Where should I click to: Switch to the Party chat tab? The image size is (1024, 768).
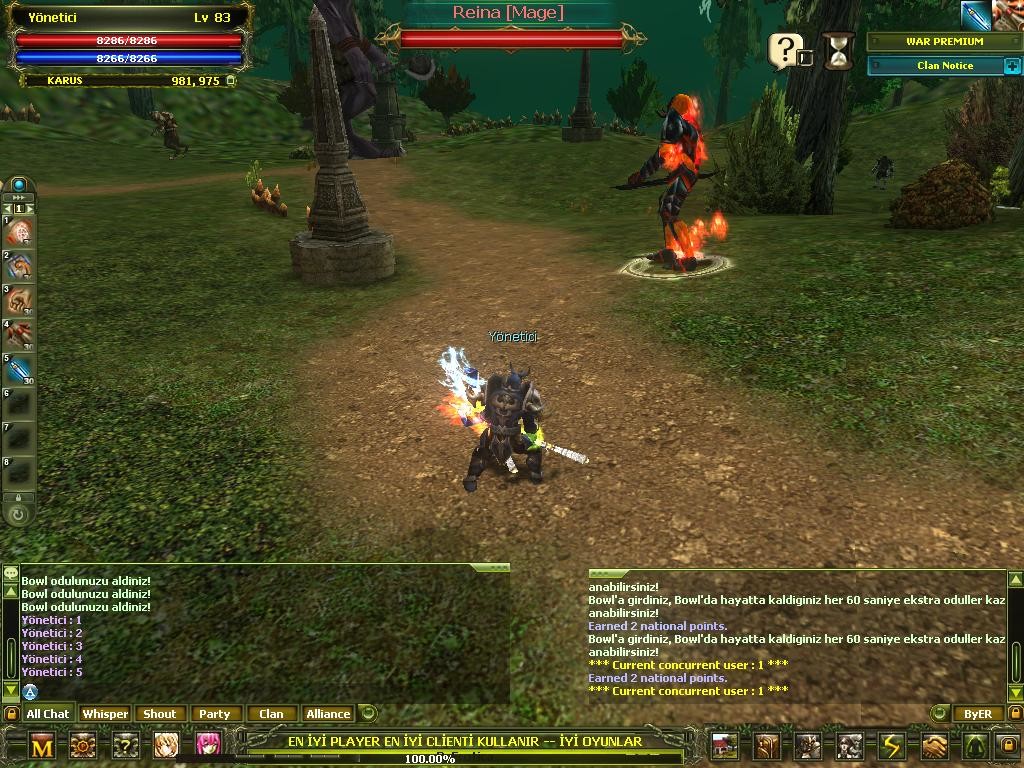(214, 714)
